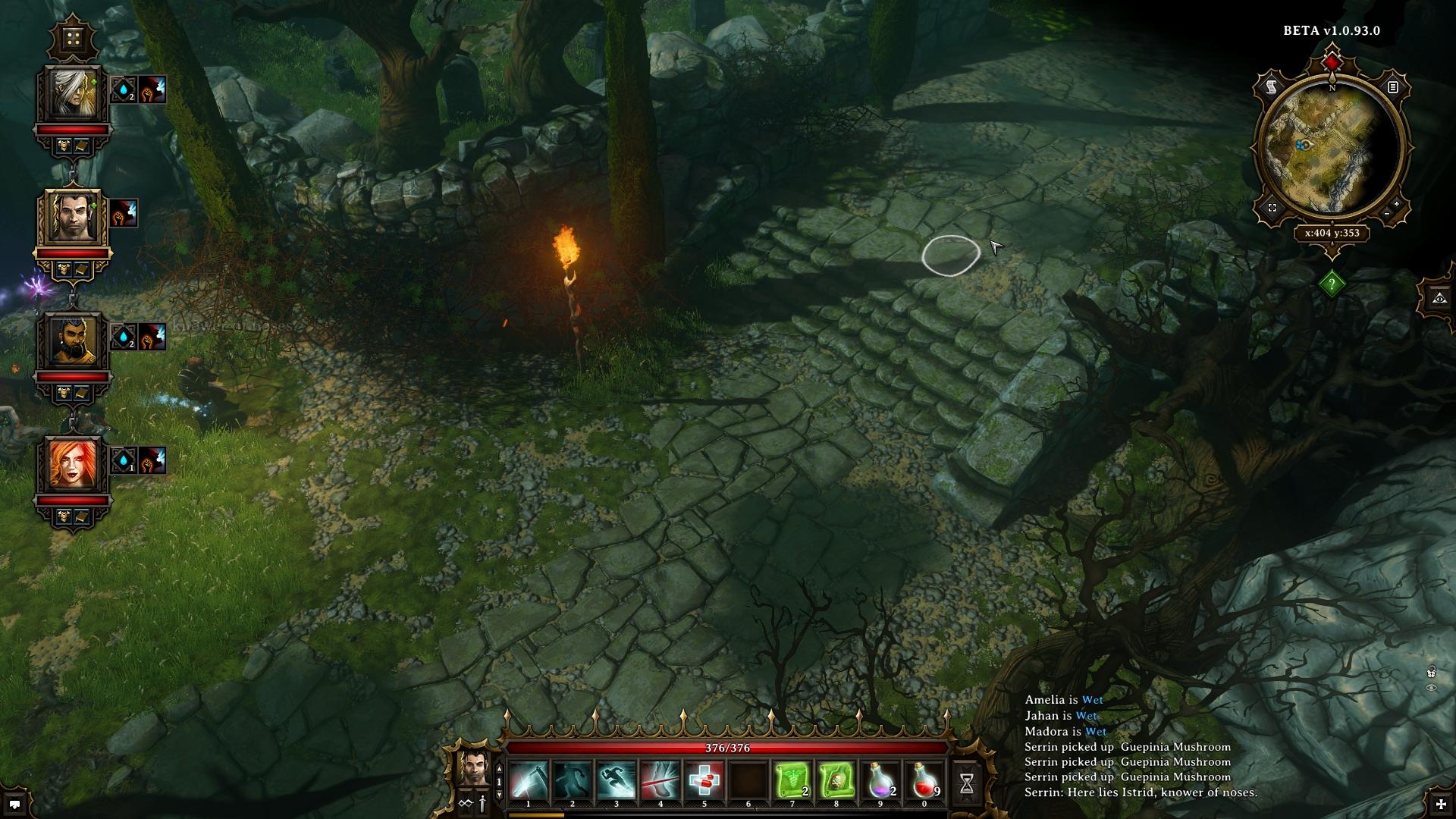Zoom in the minimap with plus button
Viewport: 1456px width, 819px height.
1396,205
